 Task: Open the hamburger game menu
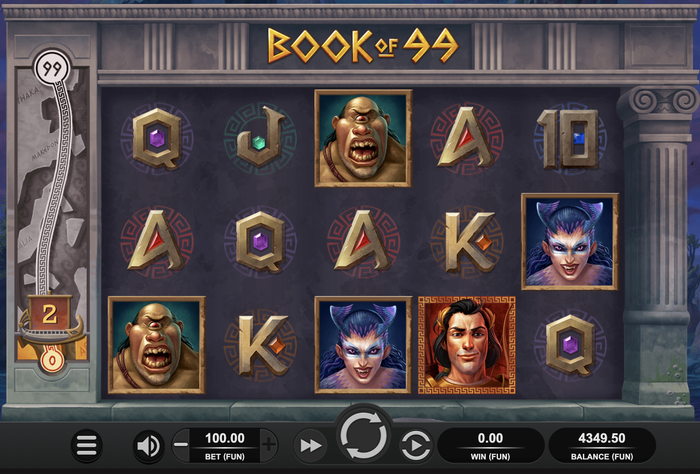88,445
